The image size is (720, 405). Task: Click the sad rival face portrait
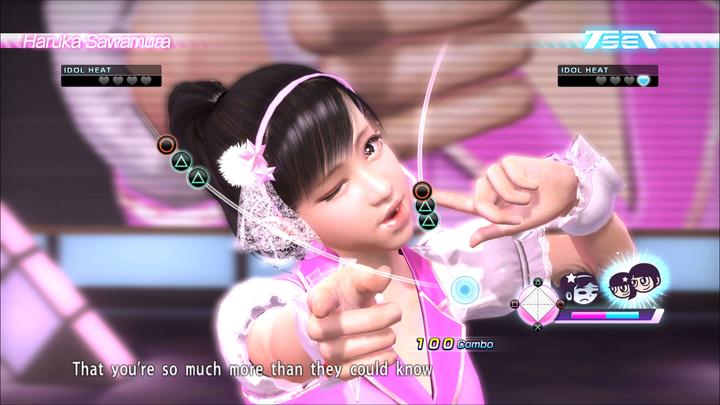[x=582, y=288]
